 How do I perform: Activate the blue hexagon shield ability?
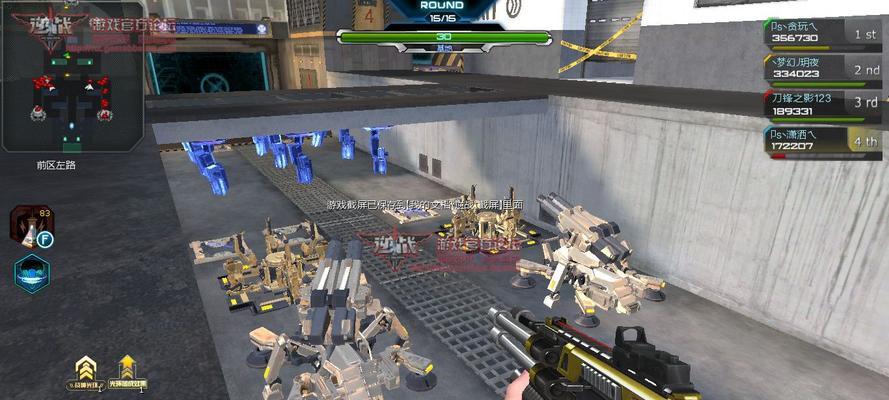[x=31, y=274]
